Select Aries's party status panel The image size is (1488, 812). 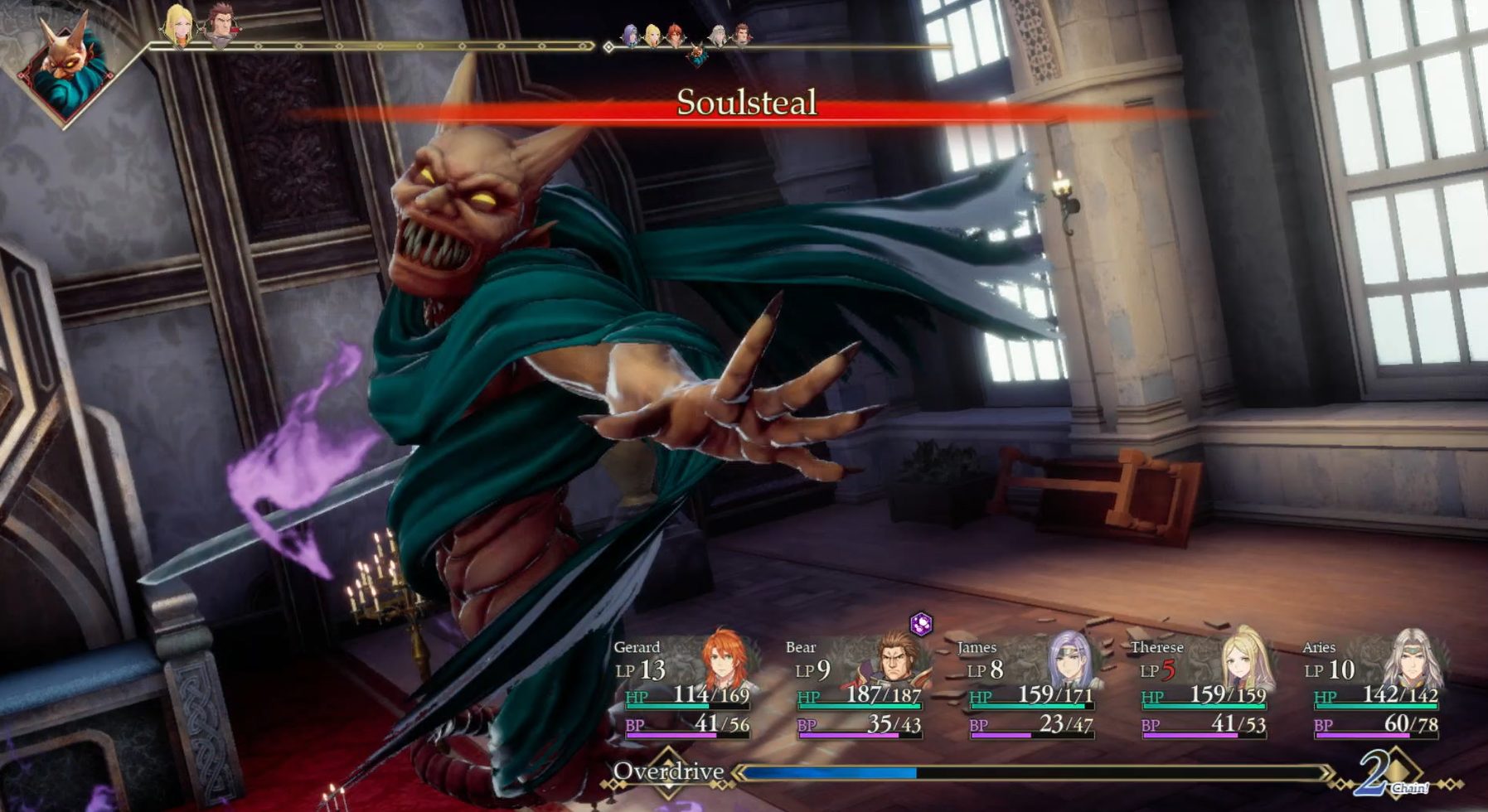(1376, 688)
